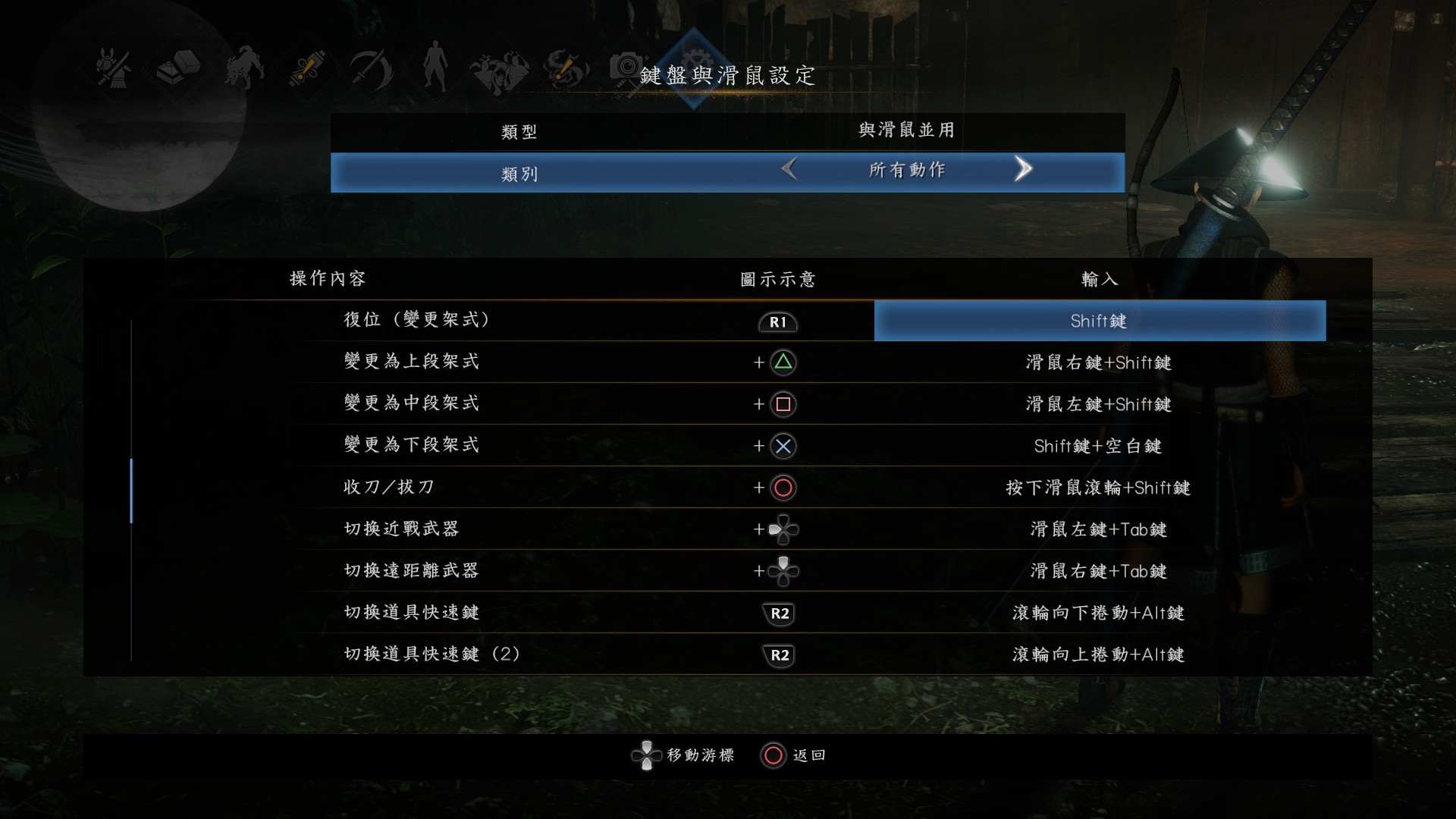1456x819 pixels.
Task: Click the red circle button beside 收刀／拔刀
Action: point(784,488)
